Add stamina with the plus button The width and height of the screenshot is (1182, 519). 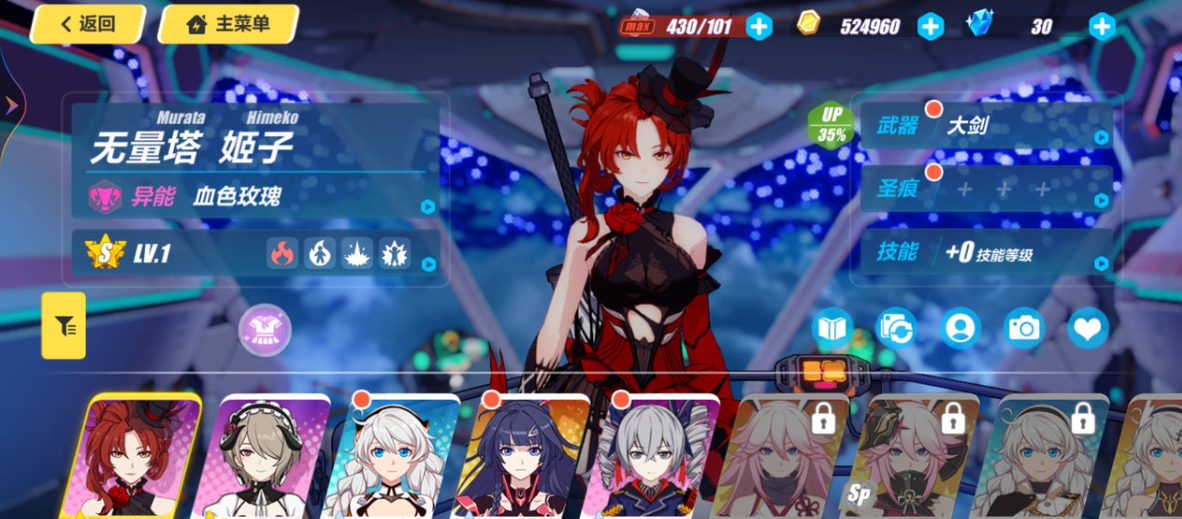[759, 27]
